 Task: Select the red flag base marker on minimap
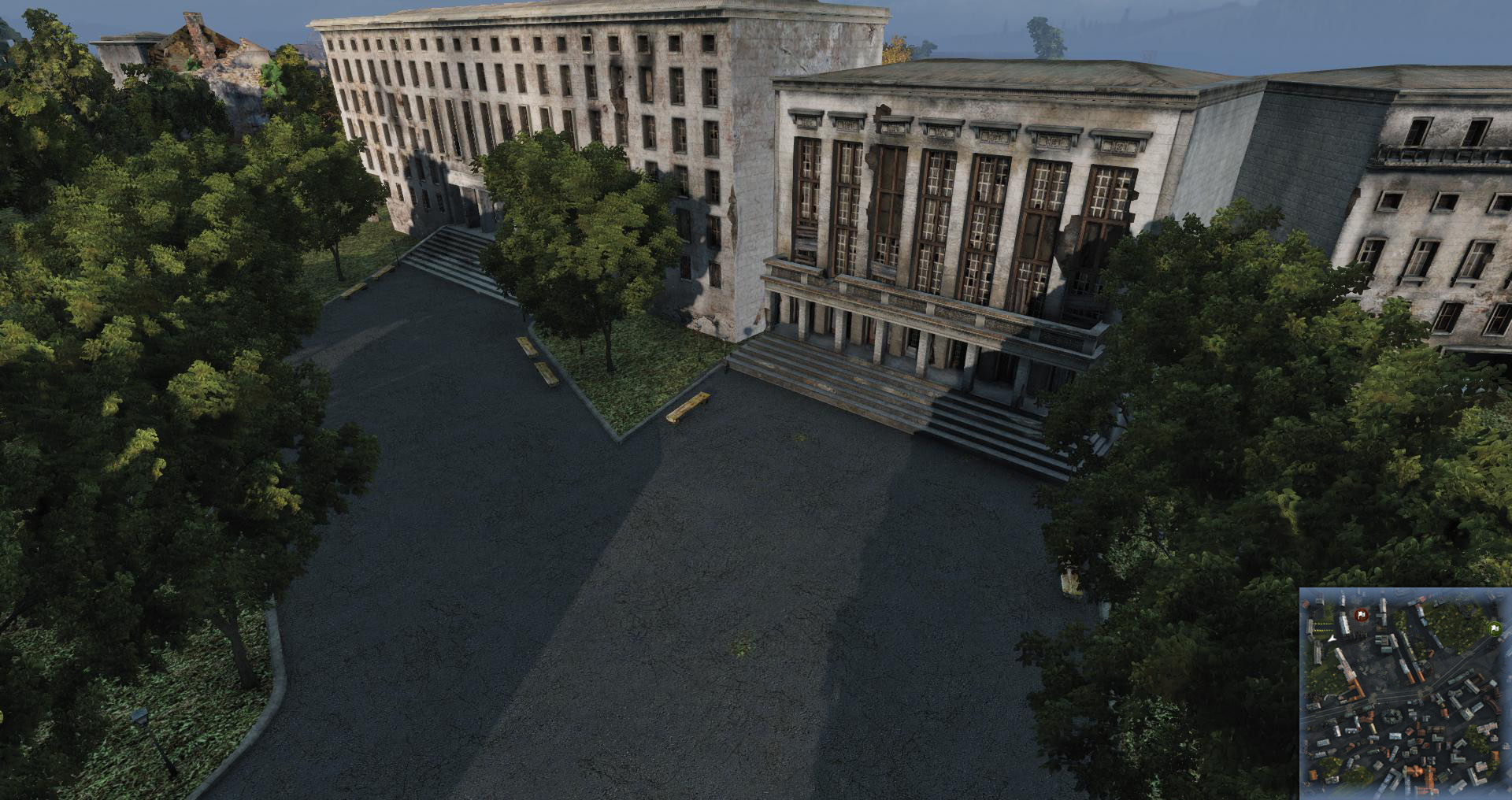[1360, 615]
